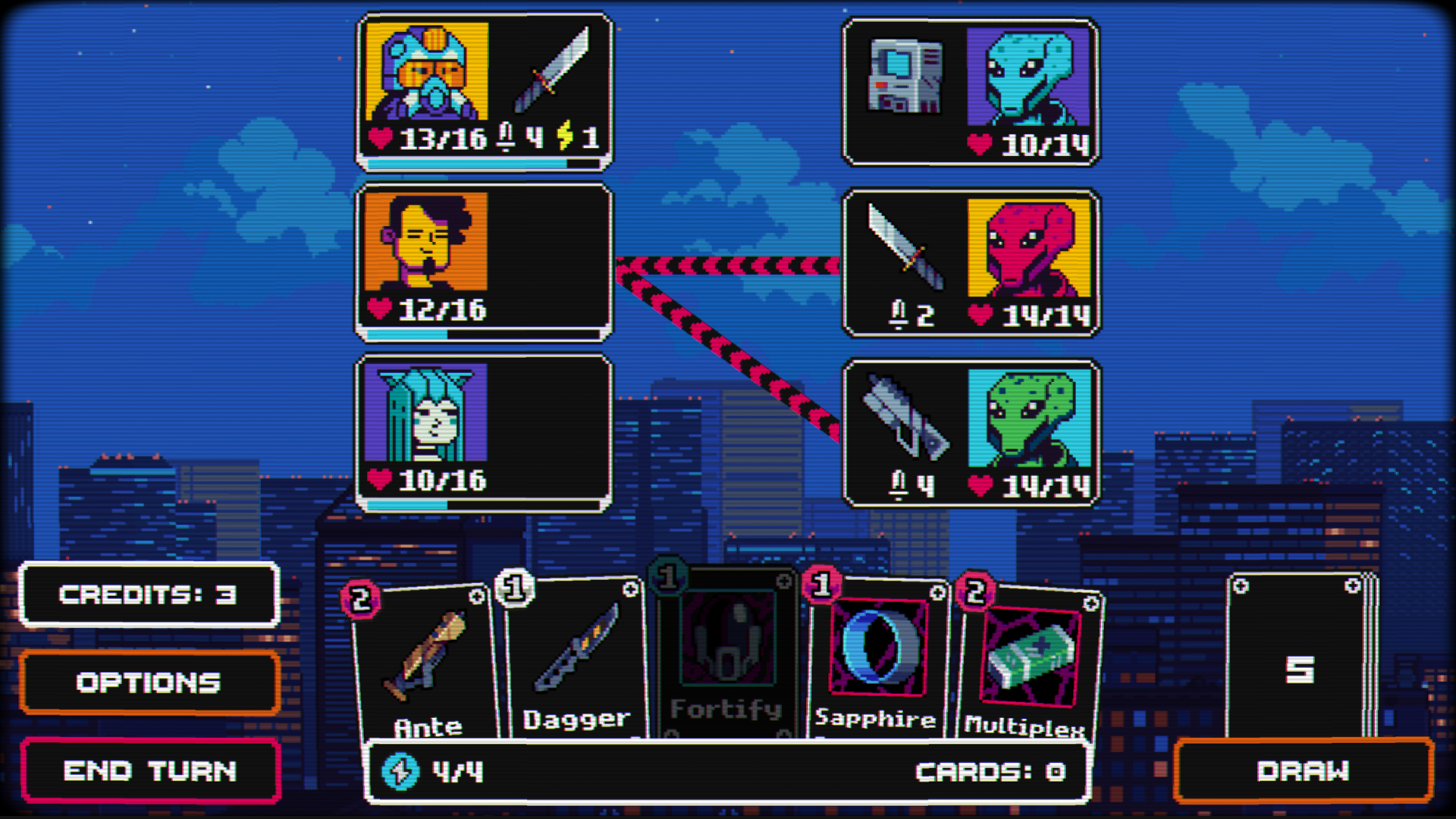Screen dimensions: 1456x819
Task: Expand the blue-haired character's card panel
Action: click(546, 425)
